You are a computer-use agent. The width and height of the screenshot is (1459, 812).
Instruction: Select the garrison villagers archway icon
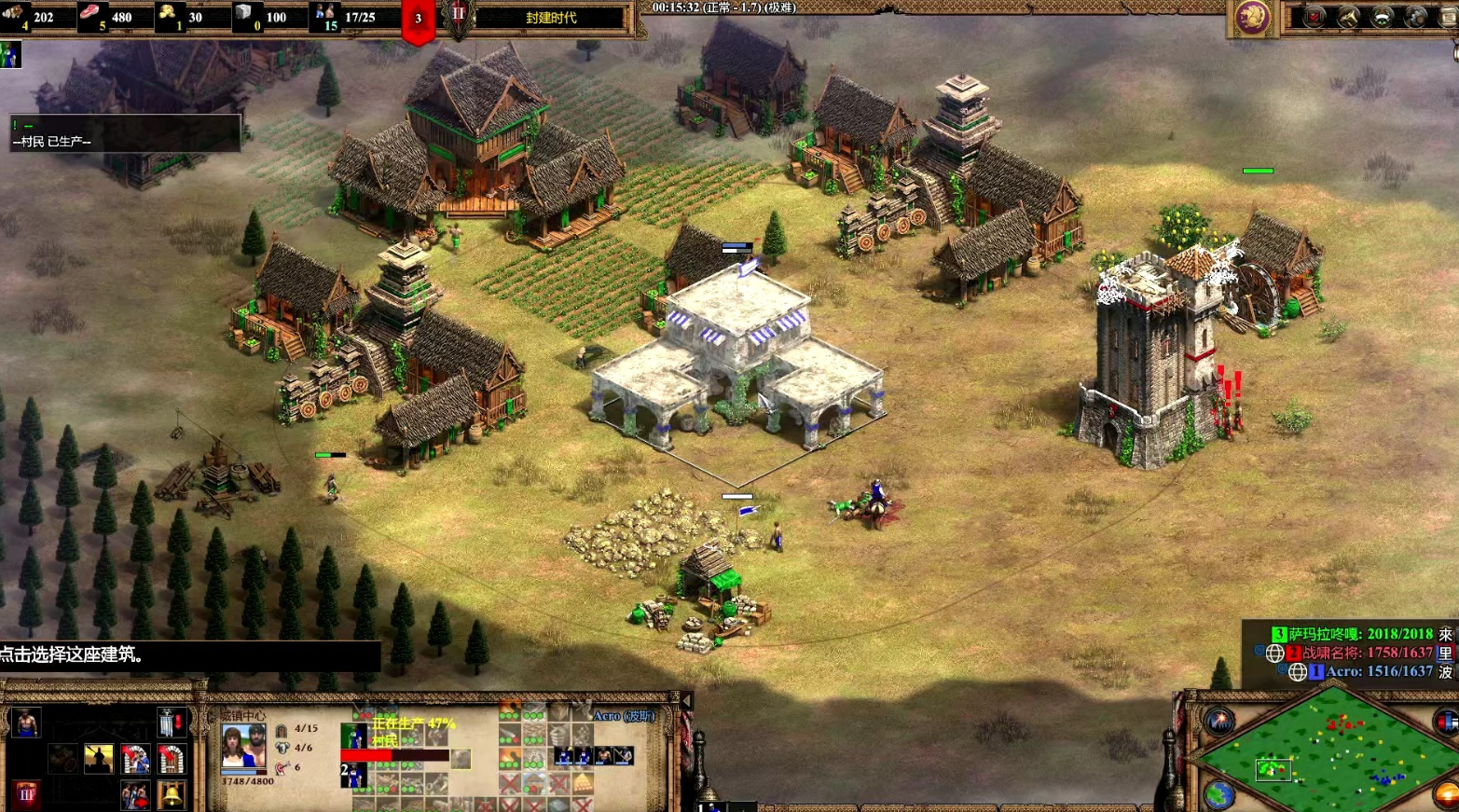[135, 759]
